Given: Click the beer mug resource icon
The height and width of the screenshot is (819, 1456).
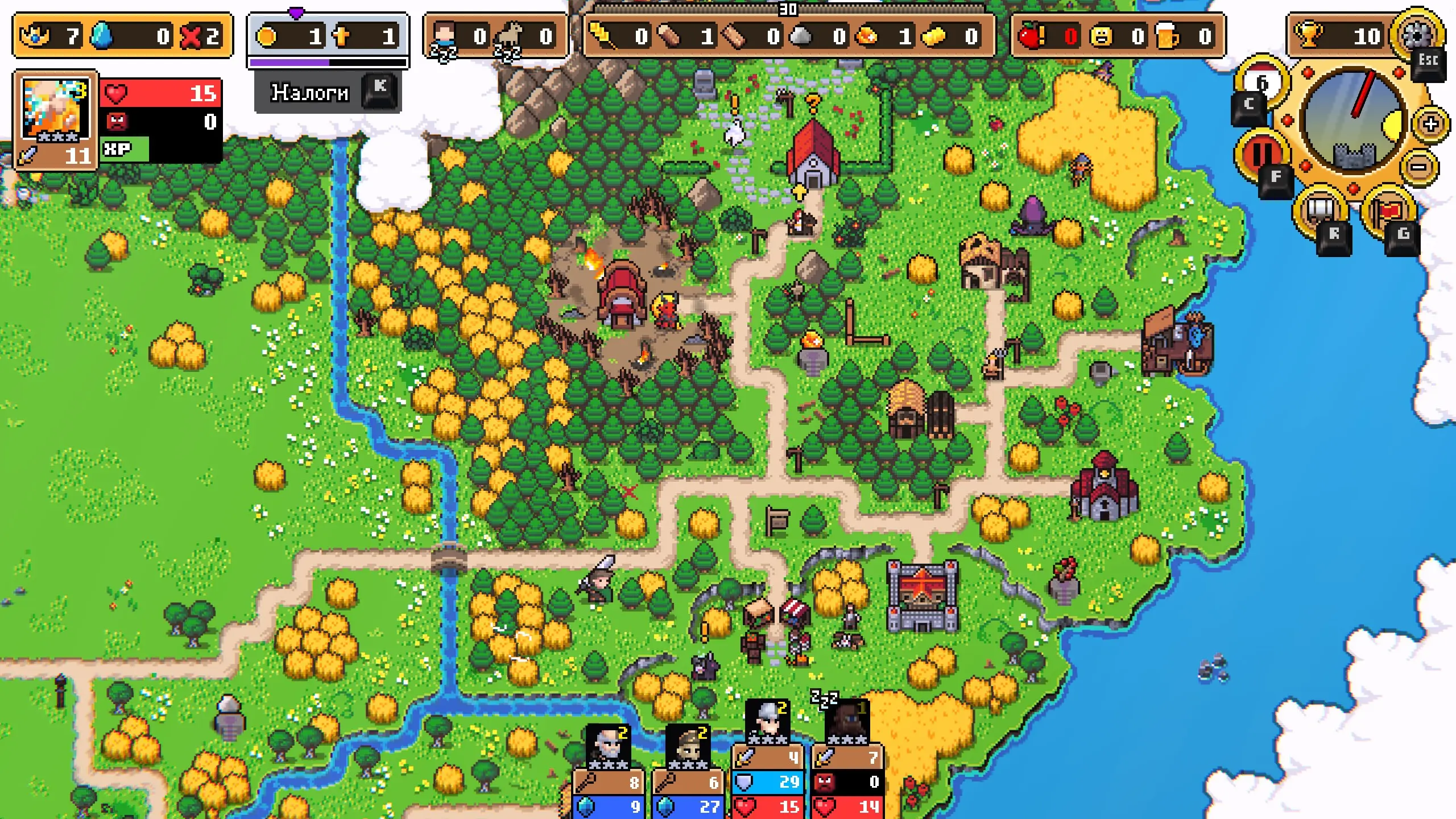Looking at the screenshot, I should [1167, 36].
